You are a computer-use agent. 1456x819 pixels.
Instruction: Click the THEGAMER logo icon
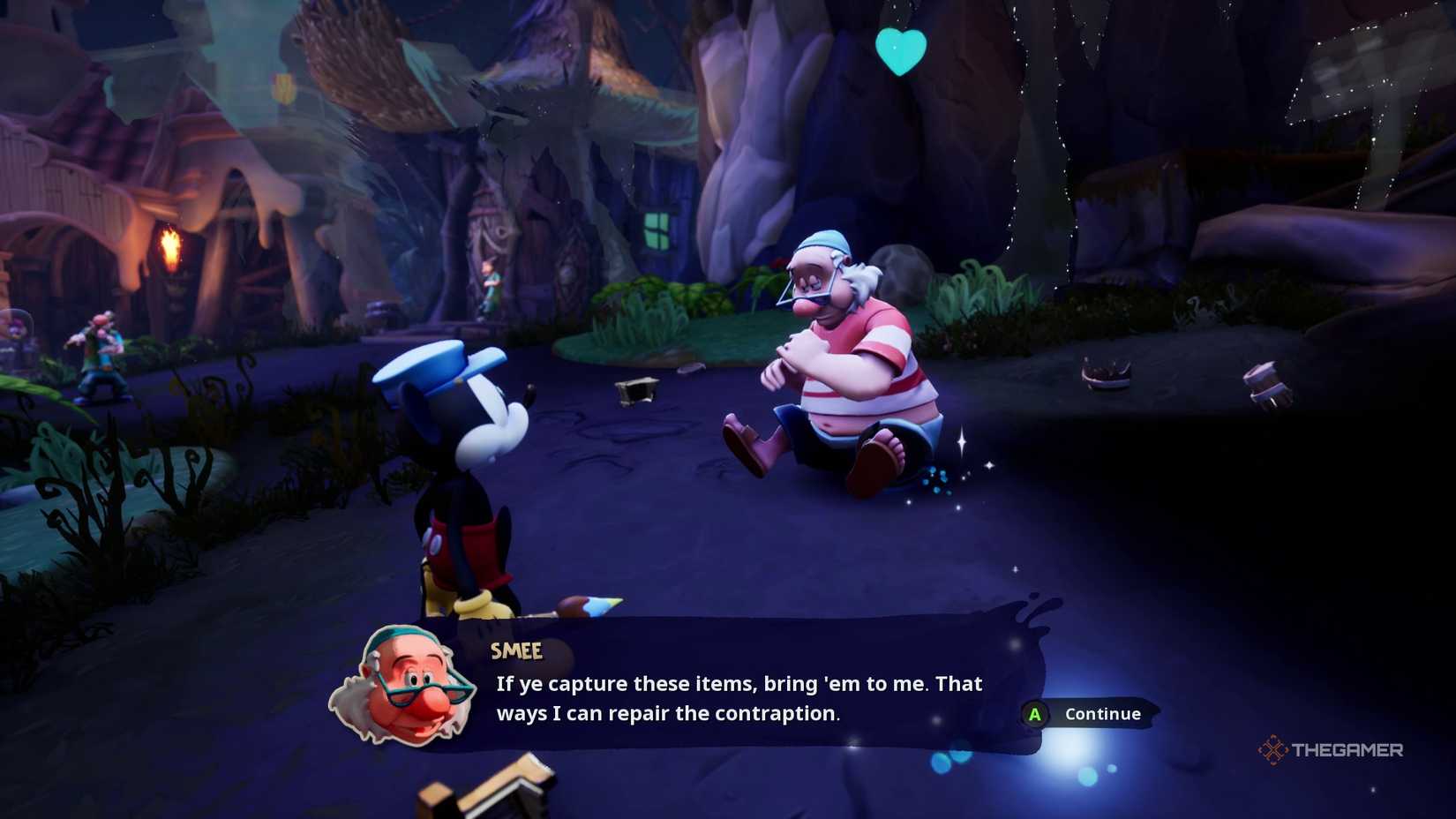coord(1275,751)
